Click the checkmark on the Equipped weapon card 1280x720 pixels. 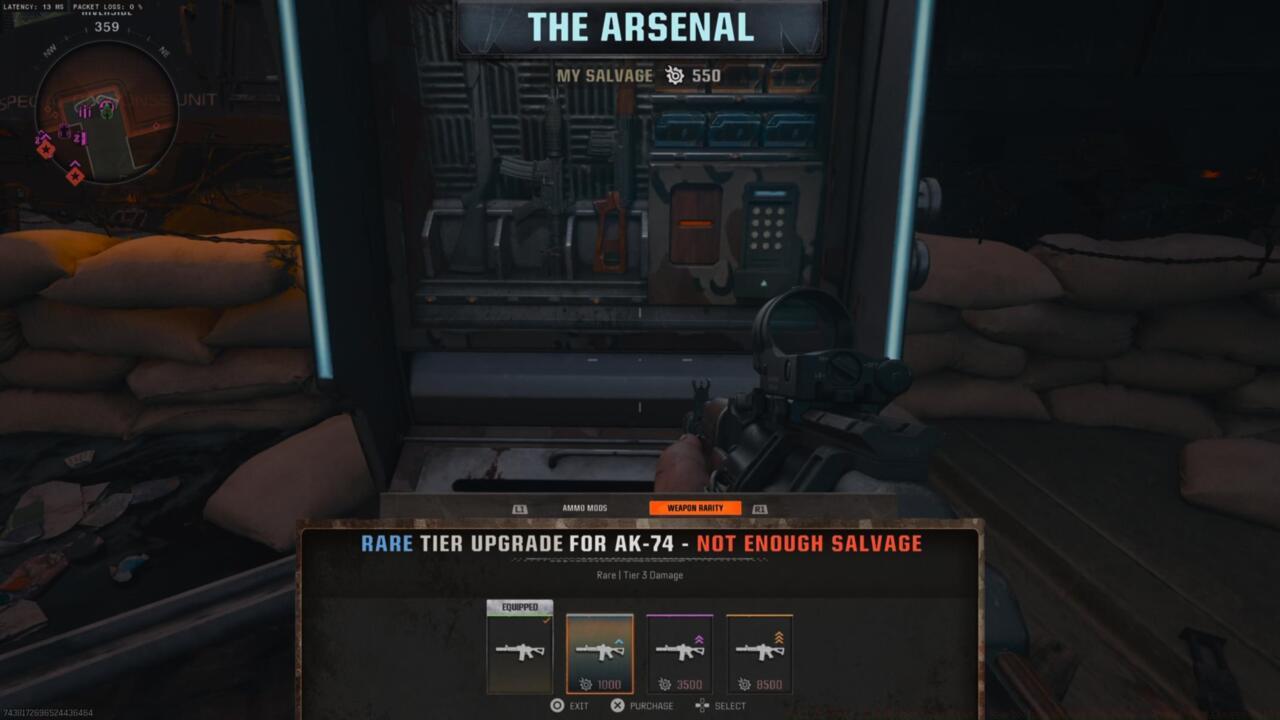coord(546,619)
